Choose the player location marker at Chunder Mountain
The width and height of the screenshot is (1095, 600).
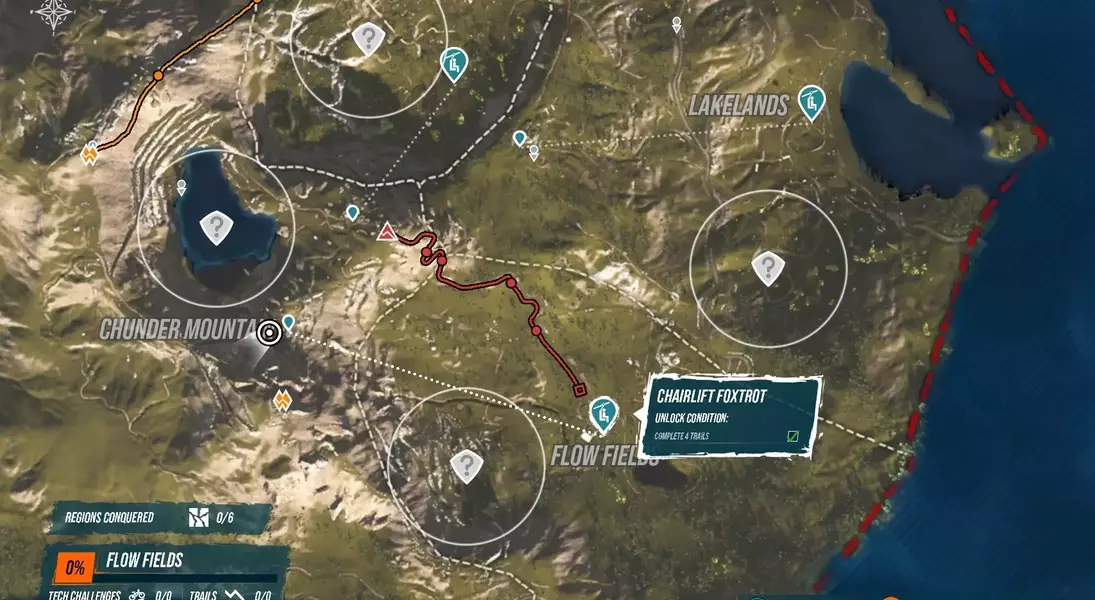(x=268, y=333)
